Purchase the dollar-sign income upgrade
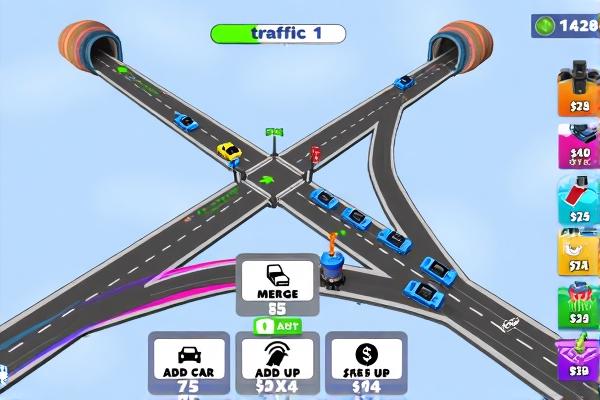 [366, 363]
